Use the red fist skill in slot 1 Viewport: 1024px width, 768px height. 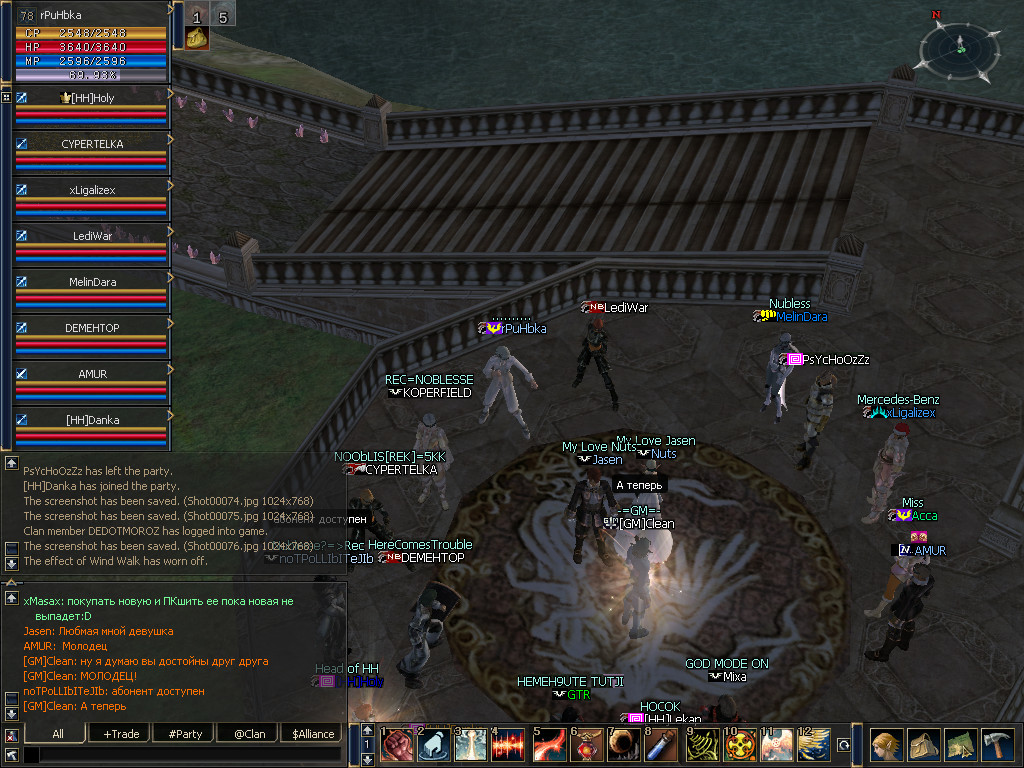[x=397, y=745]
